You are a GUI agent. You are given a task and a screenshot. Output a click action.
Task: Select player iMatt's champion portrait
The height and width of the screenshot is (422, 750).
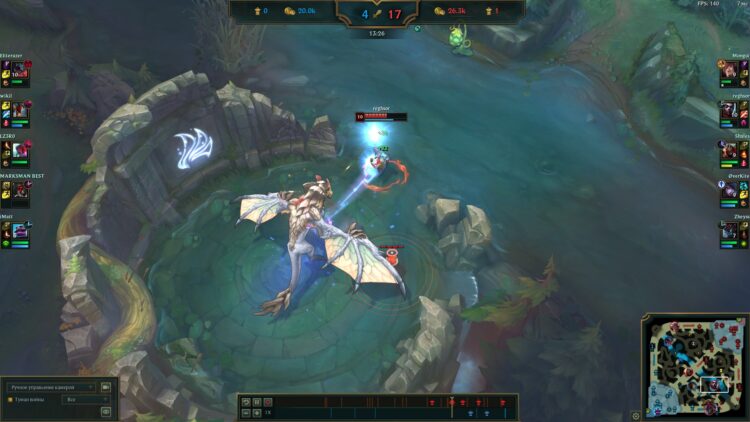(x=19, y=232)
